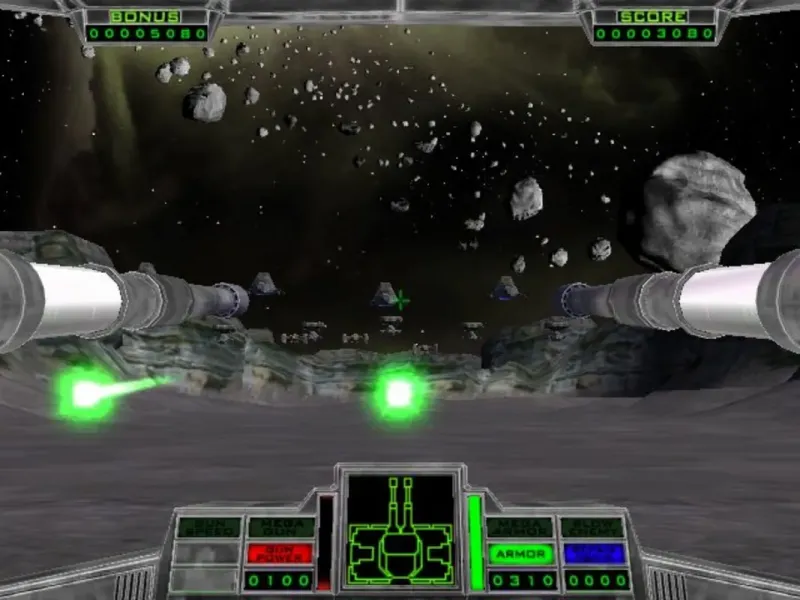
Task: Click the lit green Armor indicator
Action: 520,553
